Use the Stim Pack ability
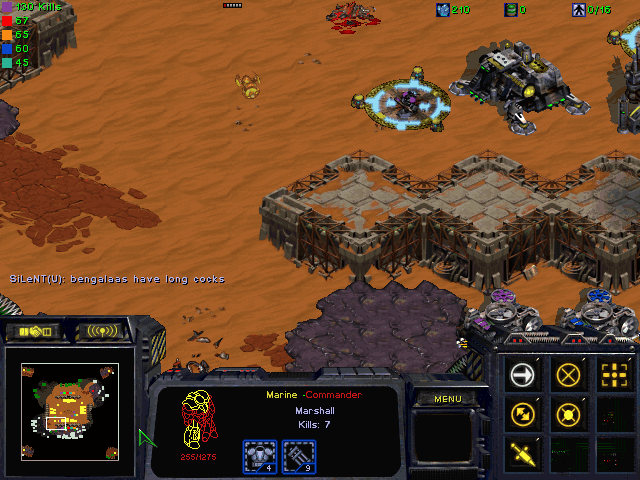Image resolution: width=640 pixels, height=480 pixels. (x=523, y=452)
